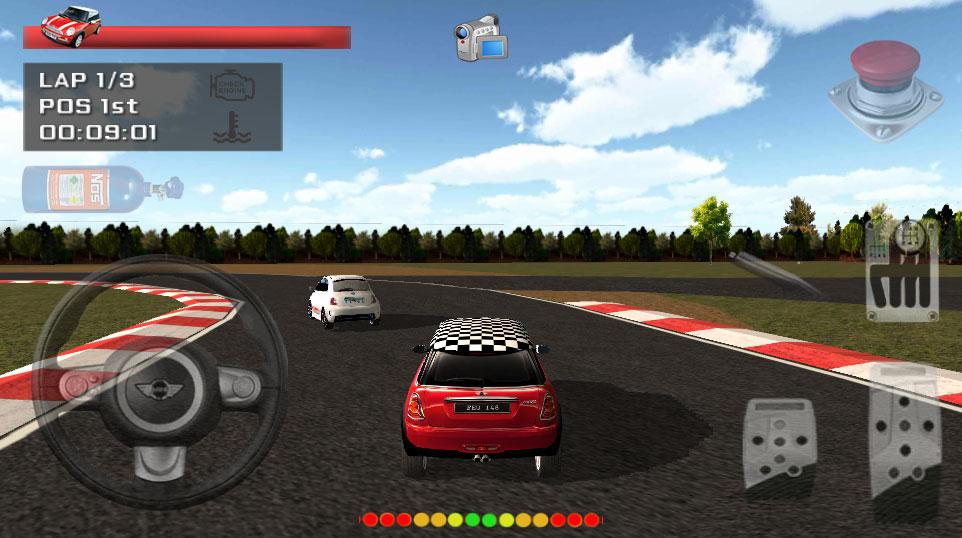
Task: Tap the camera view switch icon
Action: (x=481, y=38)
